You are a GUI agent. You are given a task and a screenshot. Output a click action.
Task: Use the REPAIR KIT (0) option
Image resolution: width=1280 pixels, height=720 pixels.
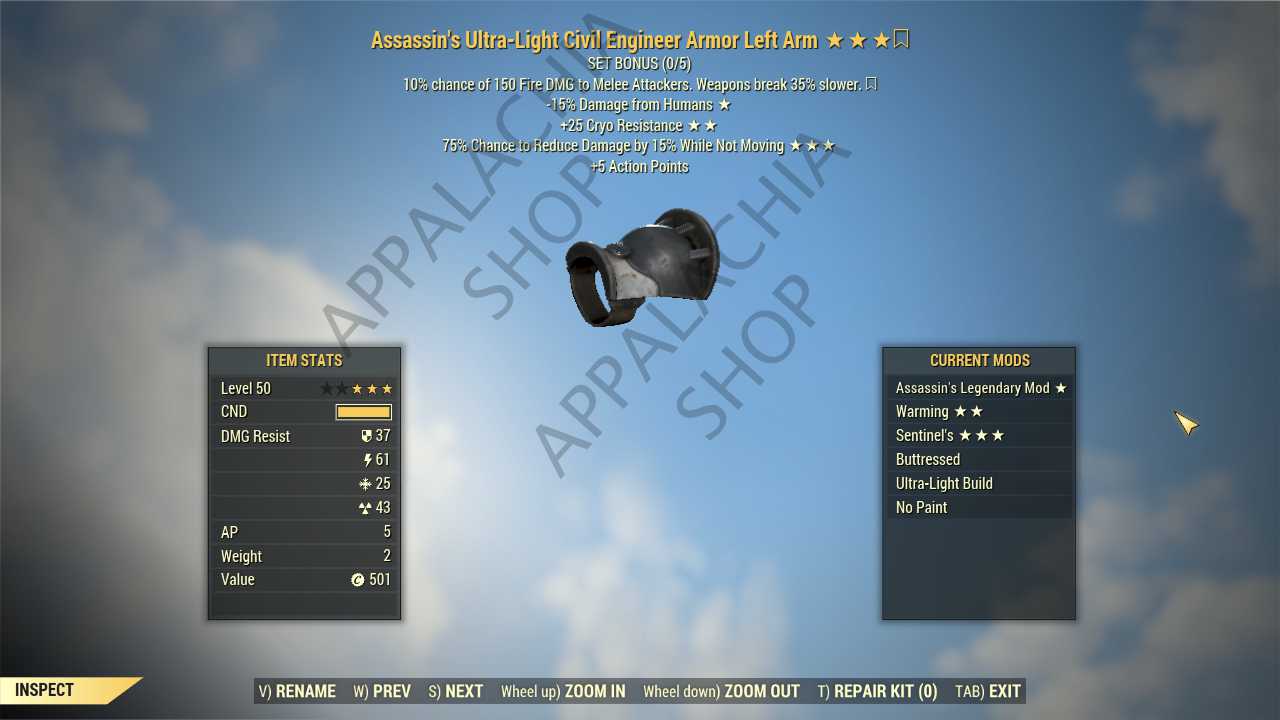click(x=877, y=691)
